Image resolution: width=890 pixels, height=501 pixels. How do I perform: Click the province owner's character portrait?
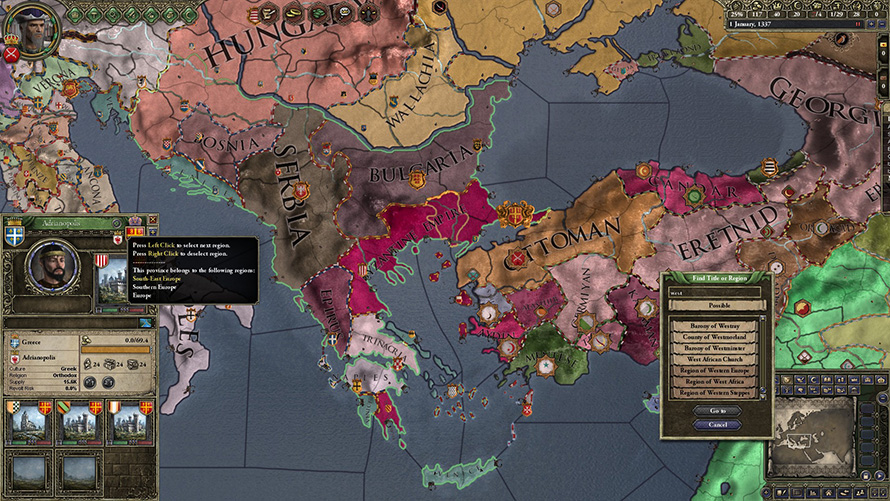[x=52, y=270]
